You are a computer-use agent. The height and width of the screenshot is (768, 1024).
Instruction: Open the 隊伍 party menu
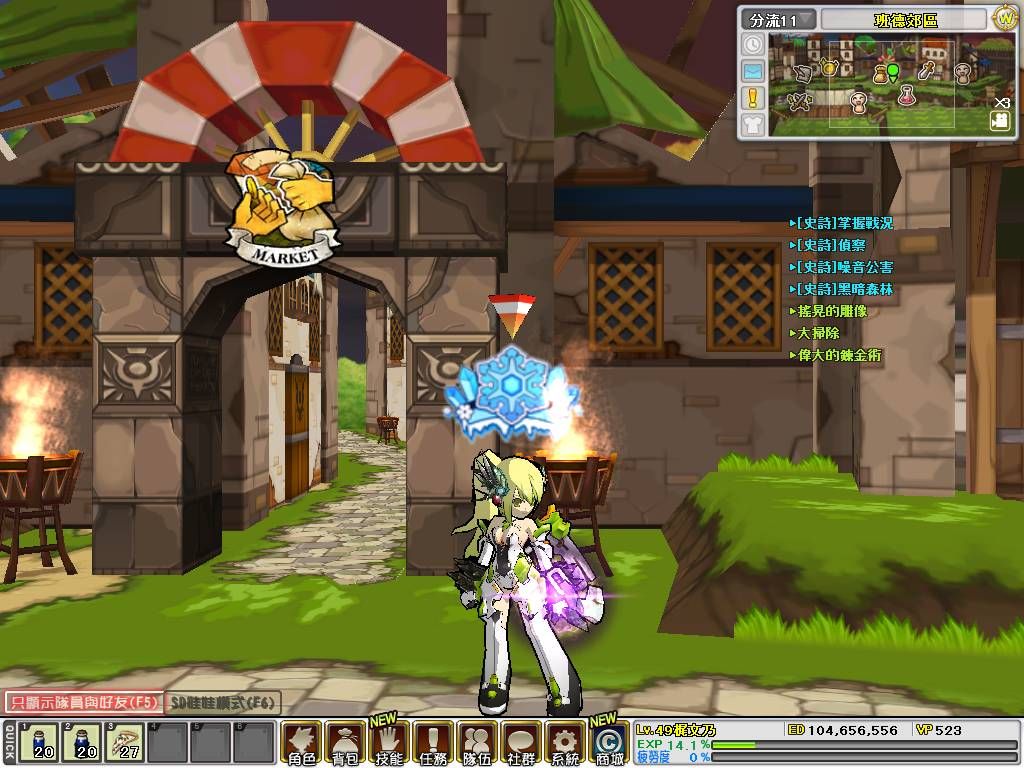click(477, 743)
